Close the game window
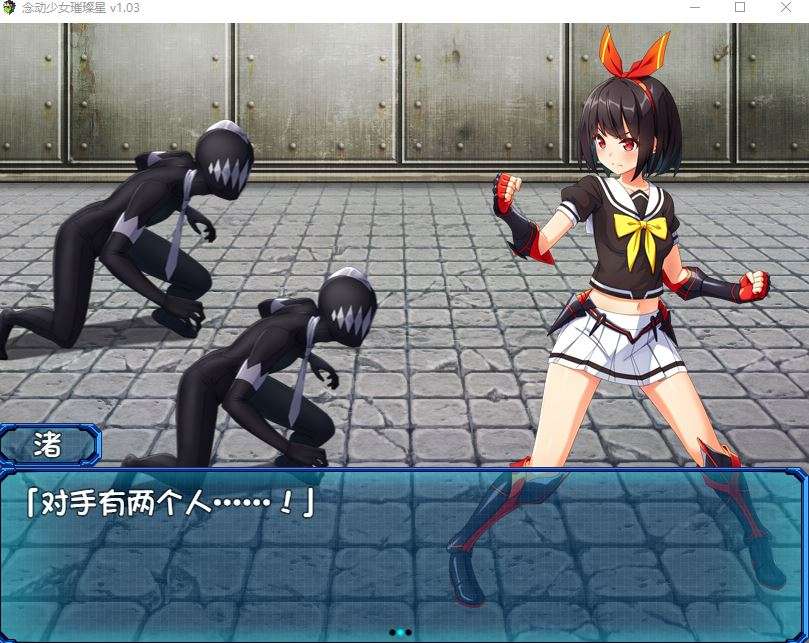Viewport: 809px width, 643px height. [786, 8]
